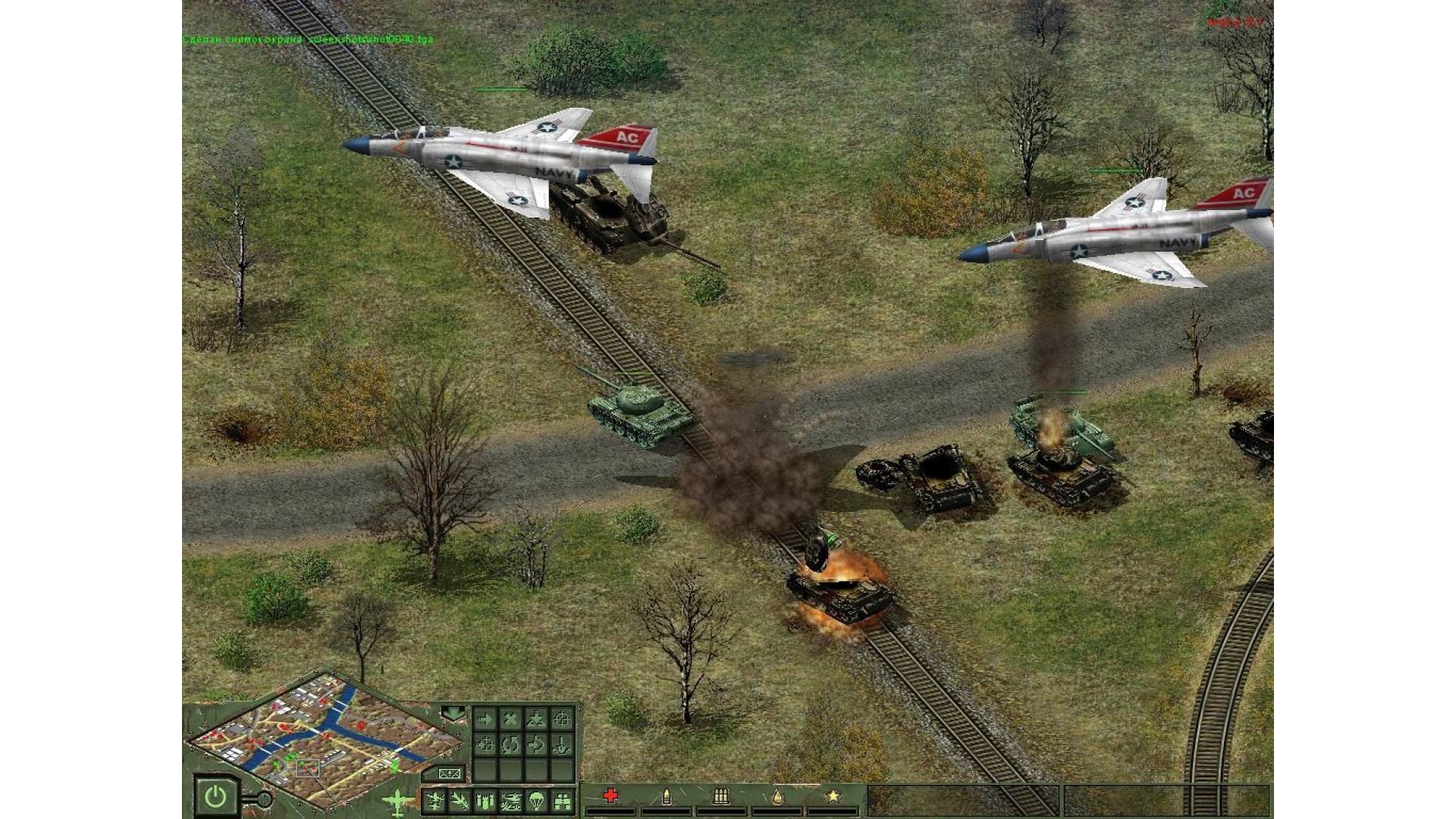Screen dimensions: 1456x819
Task: Call helicopter support
Action: 510,800
